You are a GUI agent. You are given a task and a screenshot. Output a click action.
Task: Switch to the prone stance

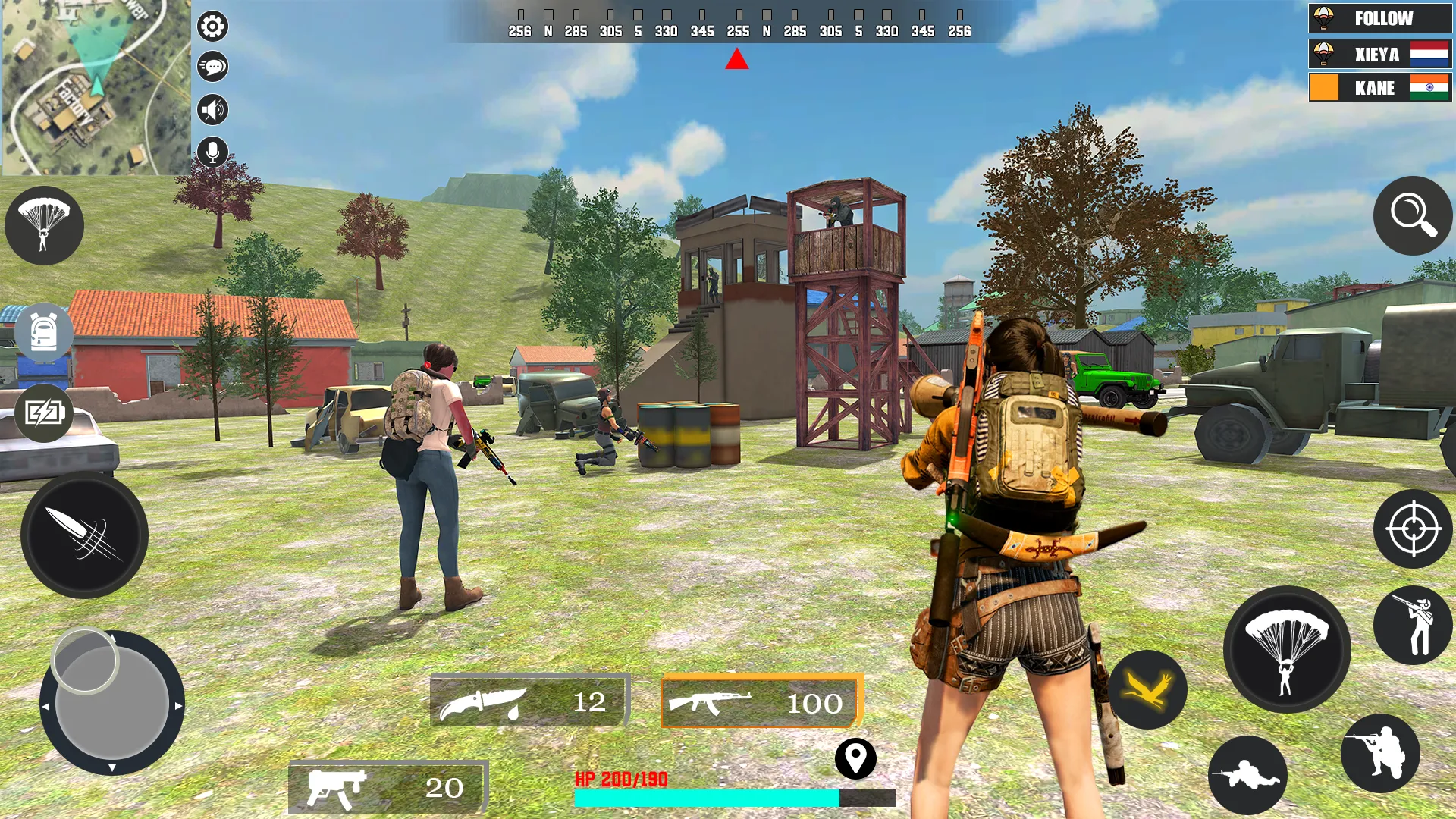[x=1247, y=775]
